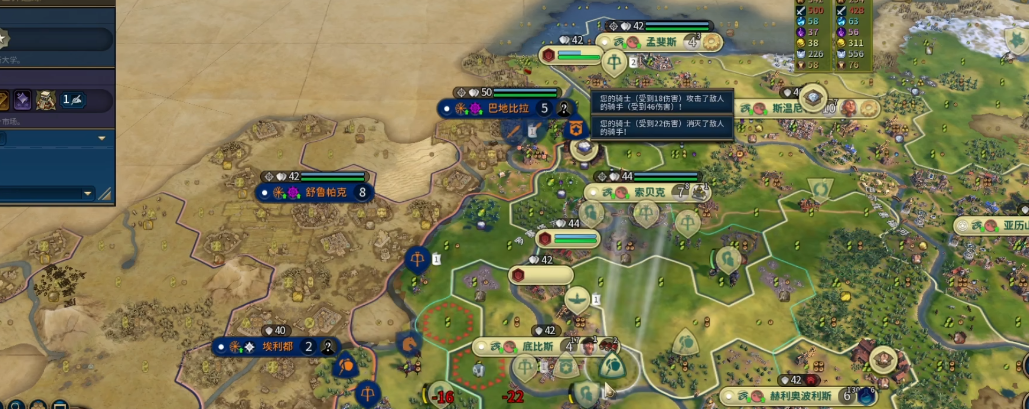Click the first combat log message
This screenshot has height=409, width=1029.
(660, 104)
